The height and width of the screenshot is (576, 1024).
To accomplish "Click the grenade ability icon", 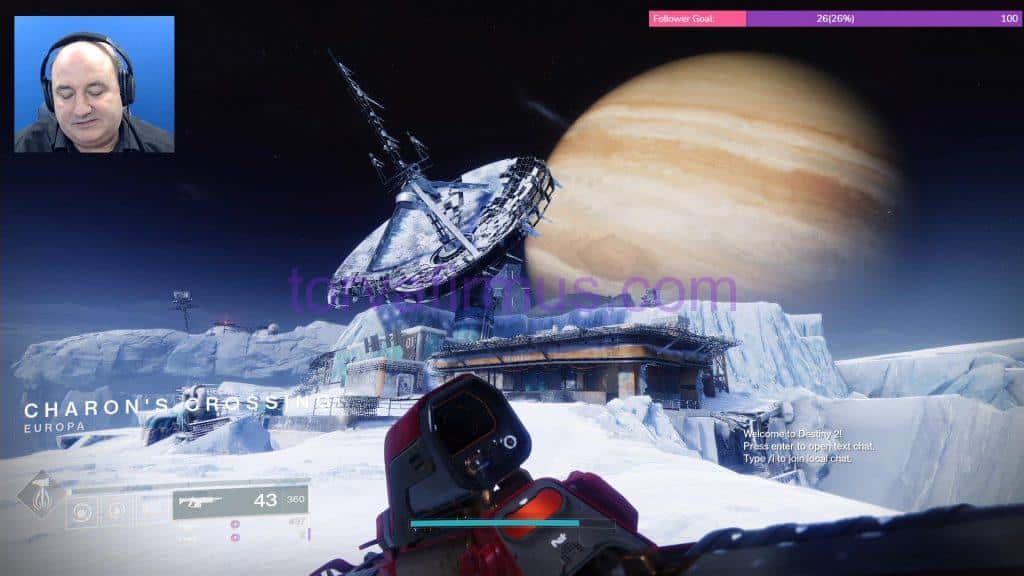I will (83, 511).
